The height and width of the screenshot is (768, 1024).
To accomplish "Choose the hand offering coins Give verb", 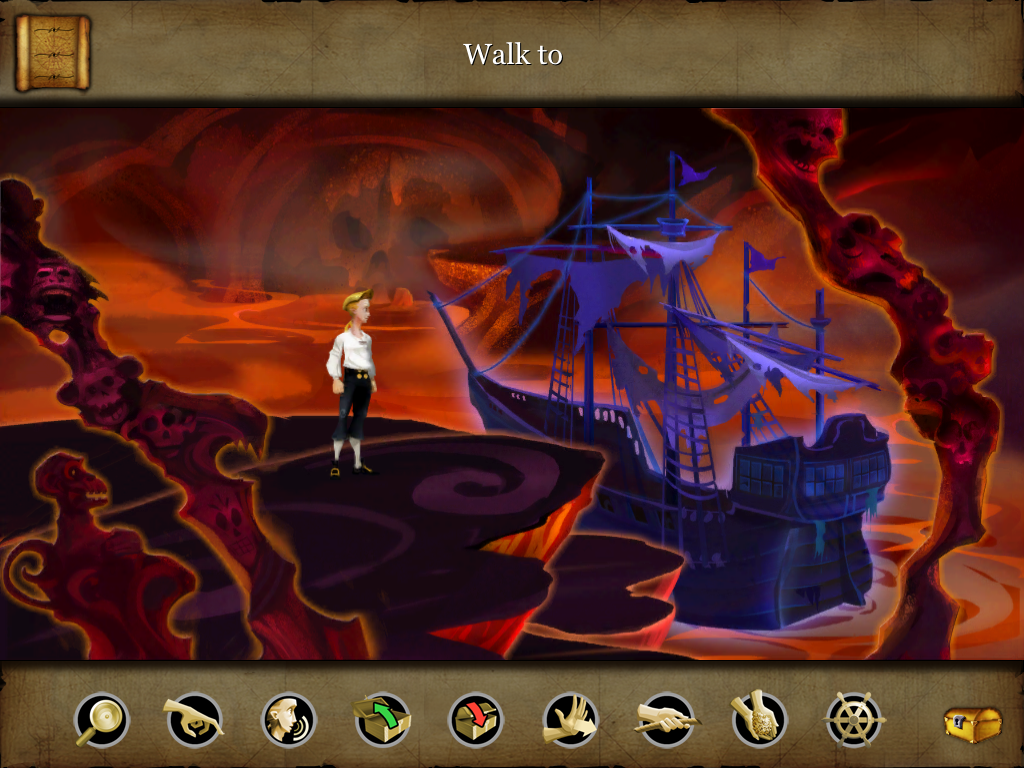I will point(759,720).
